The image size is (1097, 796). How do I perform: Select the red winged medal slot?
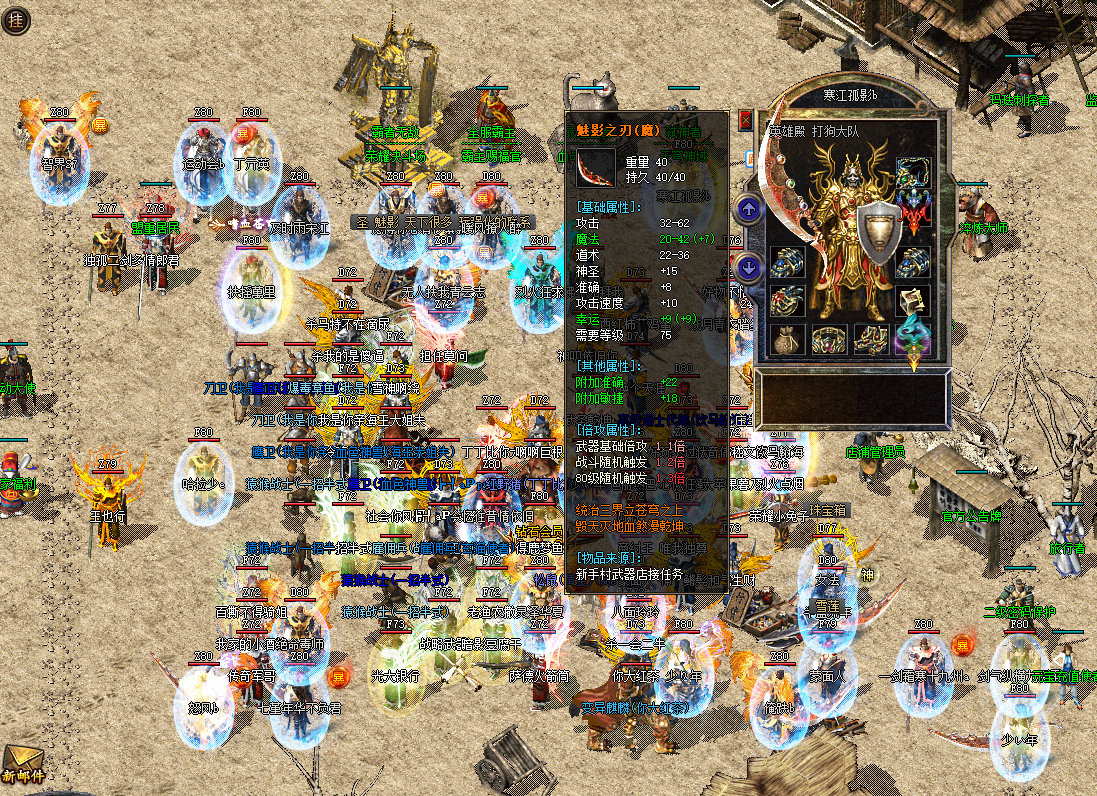click(x=912, y=211)
